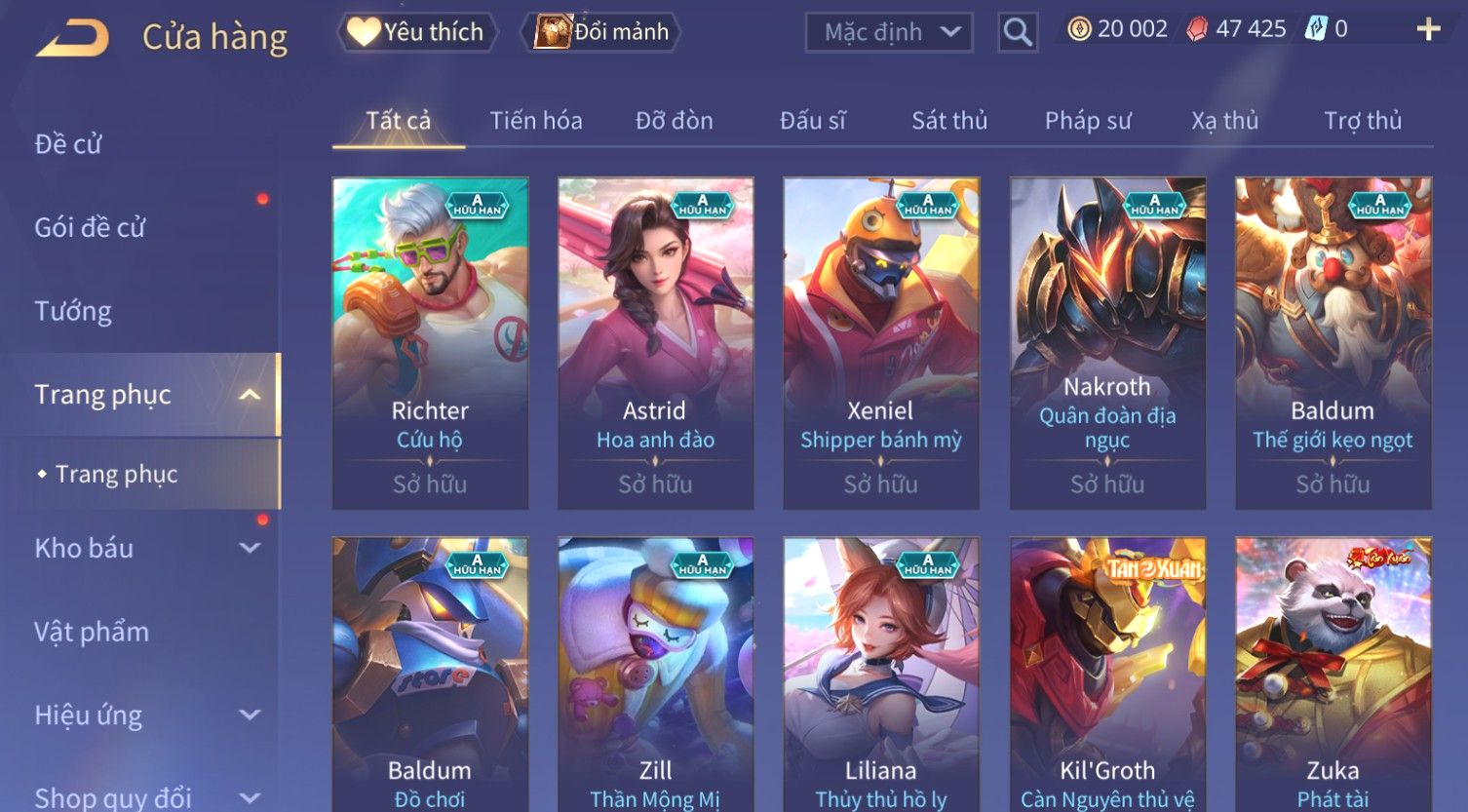
Task: Select the Pháp sư tab
Action: point(1088,121)
